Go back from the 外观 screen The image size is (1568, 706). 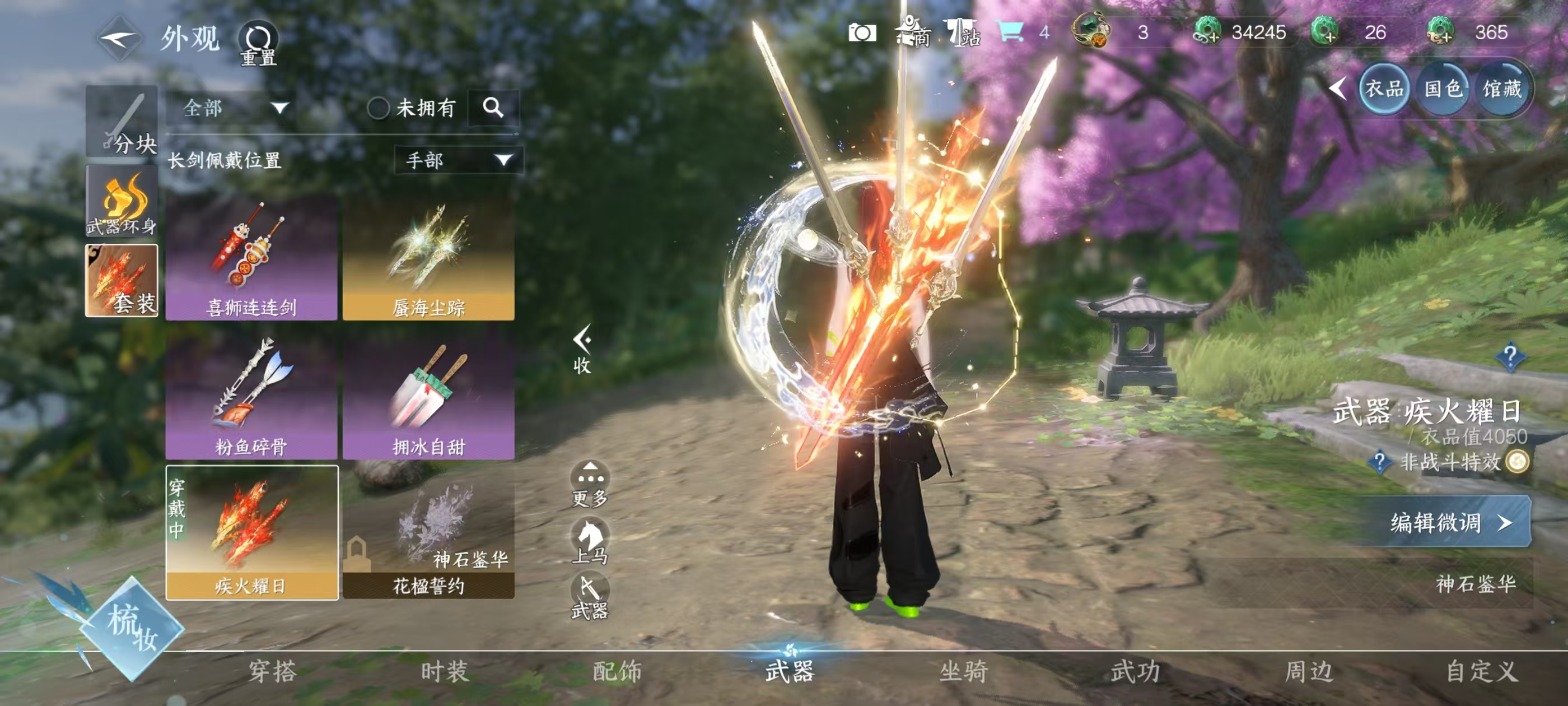pyautogui.click(x=120, y=38)
